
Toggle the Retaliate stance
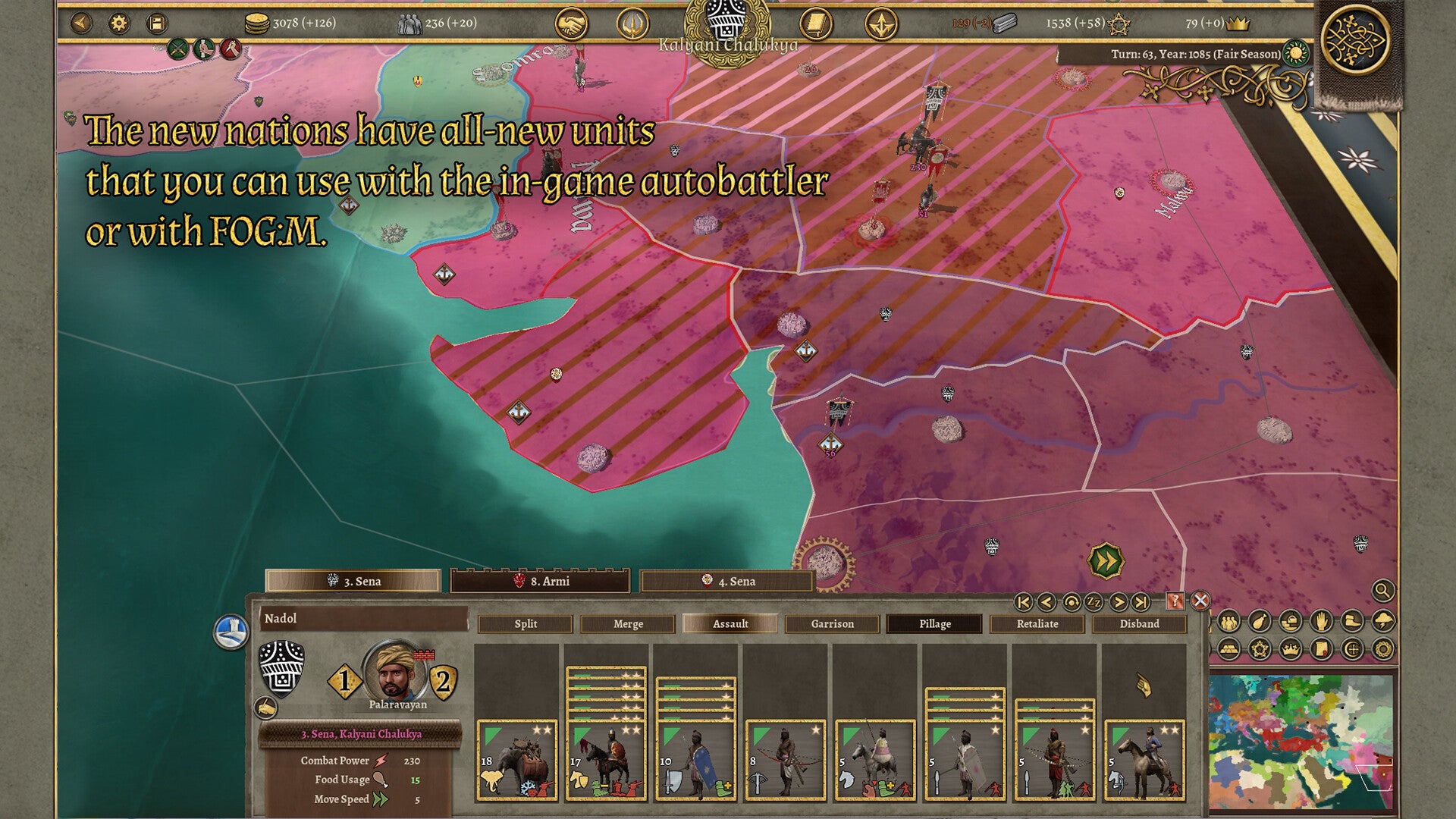[1037, 623]
